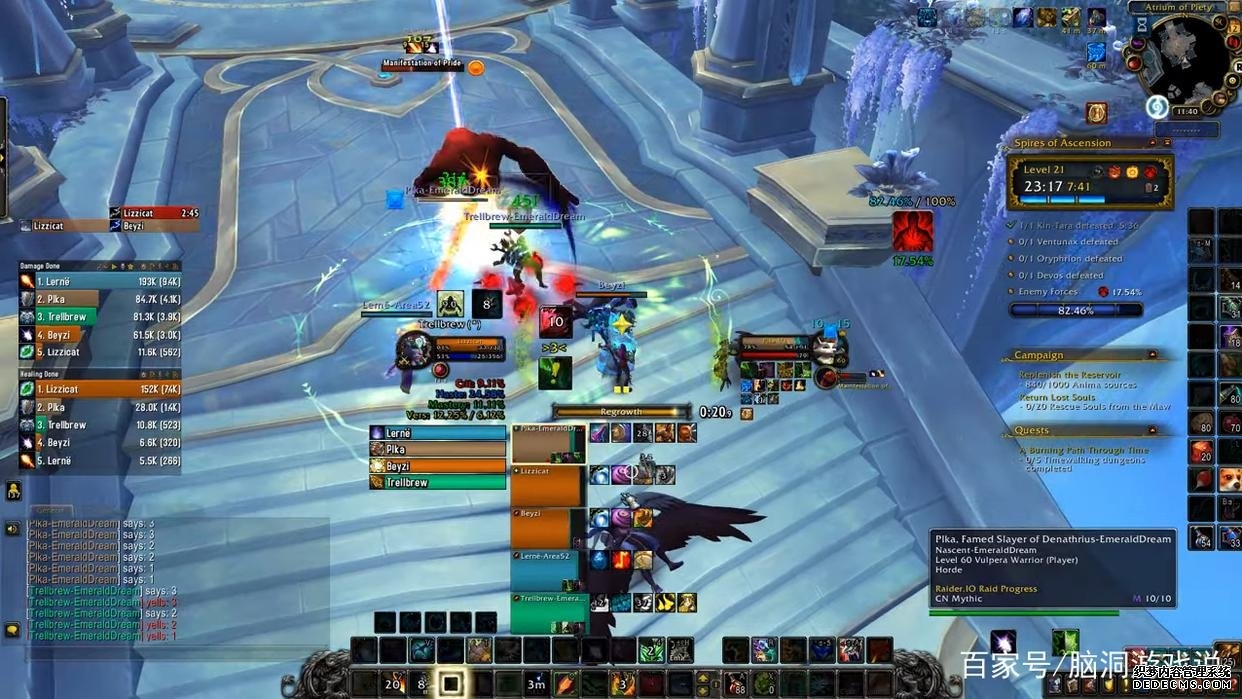Collapse the Campaign objectives section
This screenshot has width=1242, height=699.
coord(1152,355)
